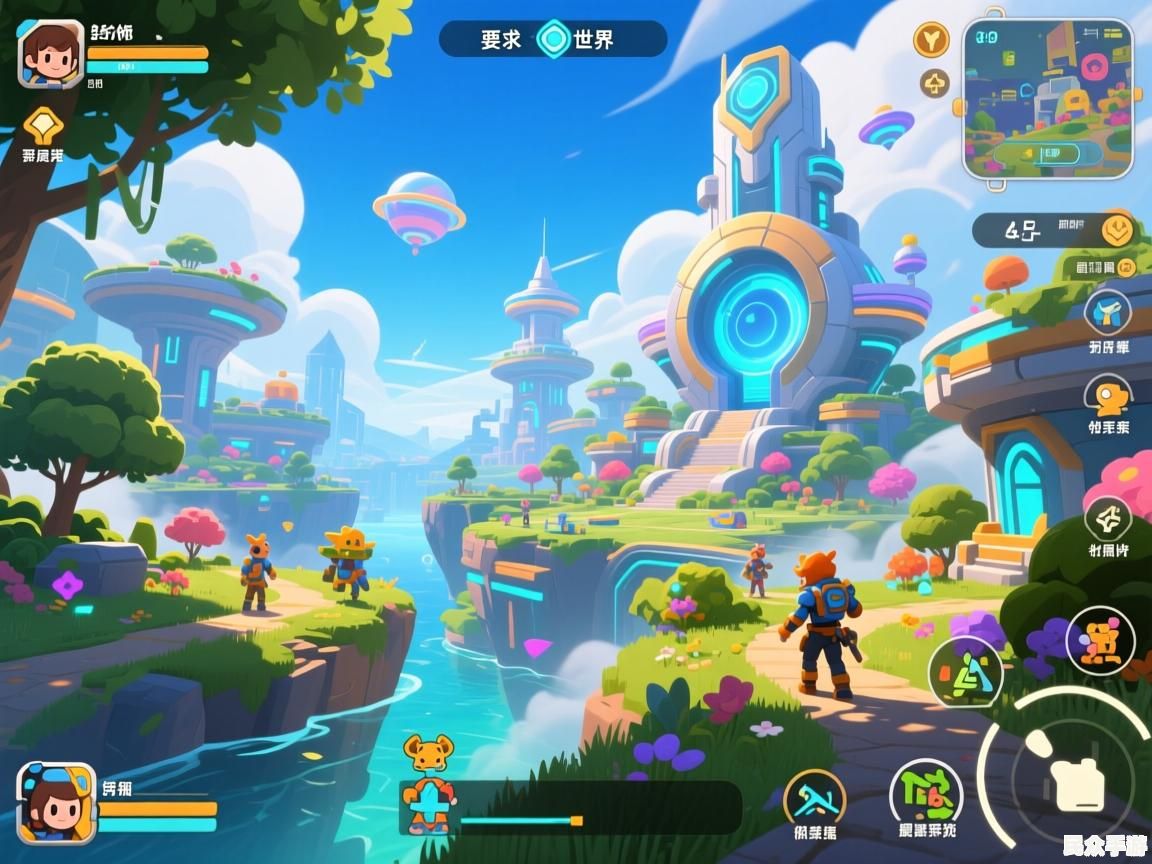The image size is (1152, 864).
Task: Click the small orange button beside the chevron bar
Action: point(1127,266)
